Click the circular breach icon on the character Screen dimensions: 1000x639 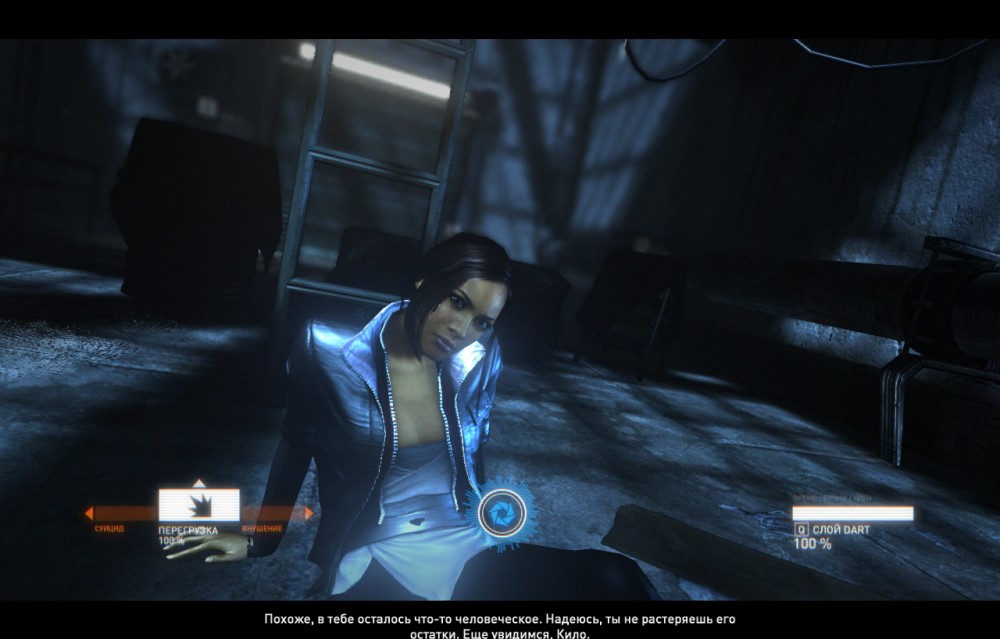click(x=496, y=513)
